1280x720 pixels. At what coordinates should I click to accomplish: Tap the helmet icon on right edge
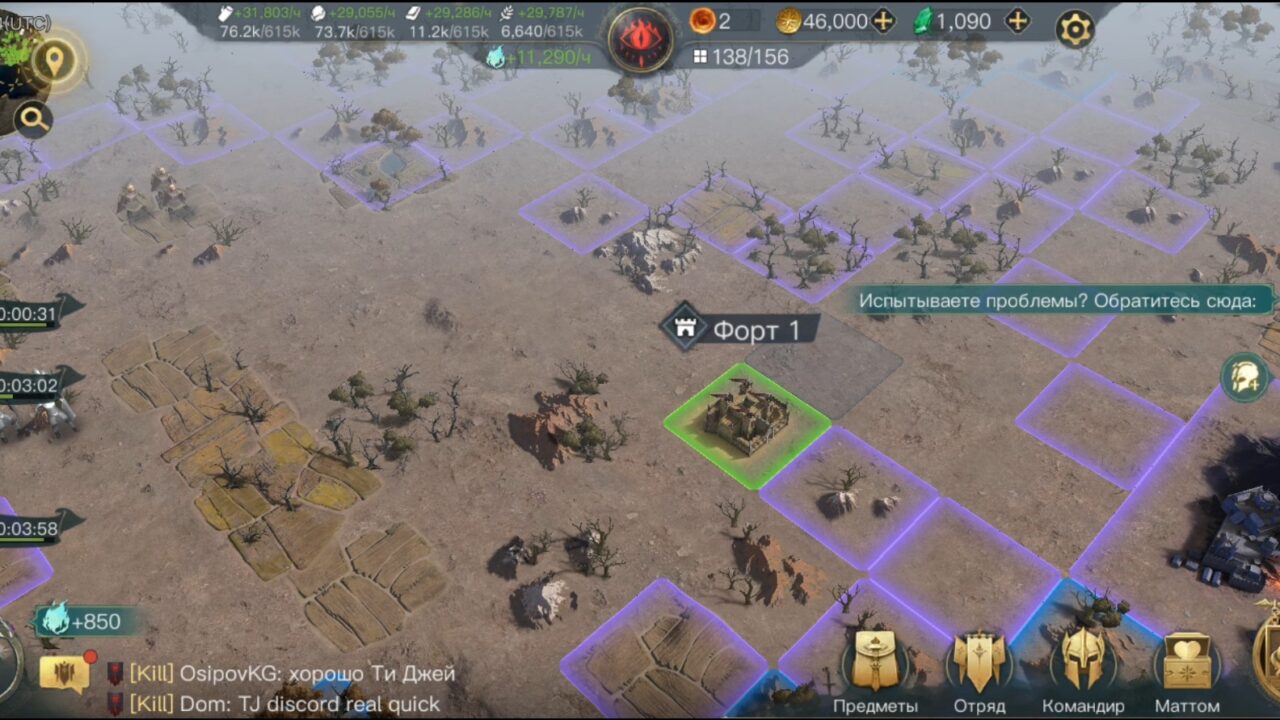[x=1245, y=378]
